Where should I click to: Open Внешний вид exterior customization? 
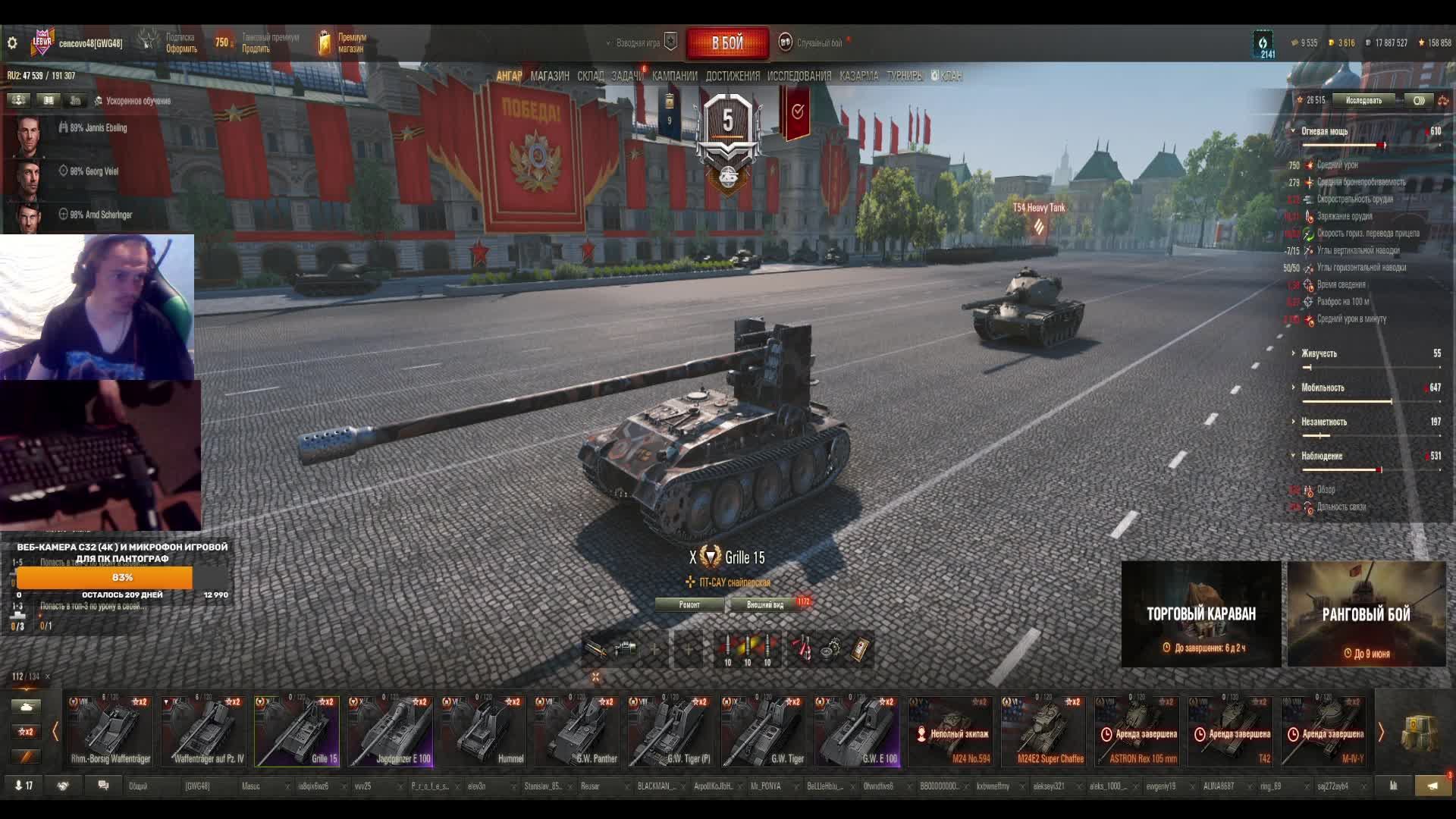point(765,604)
